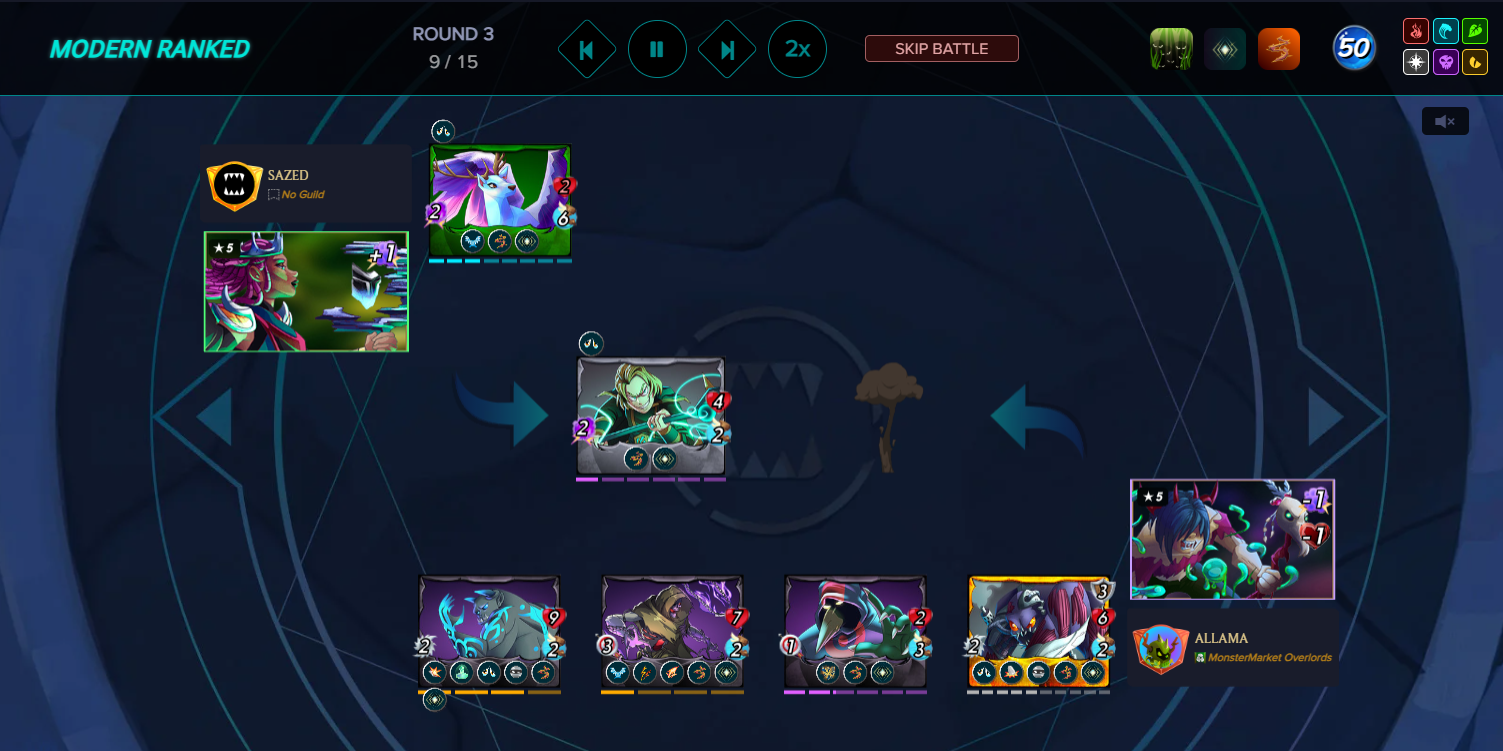The image size is (1503, 751).
Task: Open the MODERN RANKED section
Action: coord(150,47)
